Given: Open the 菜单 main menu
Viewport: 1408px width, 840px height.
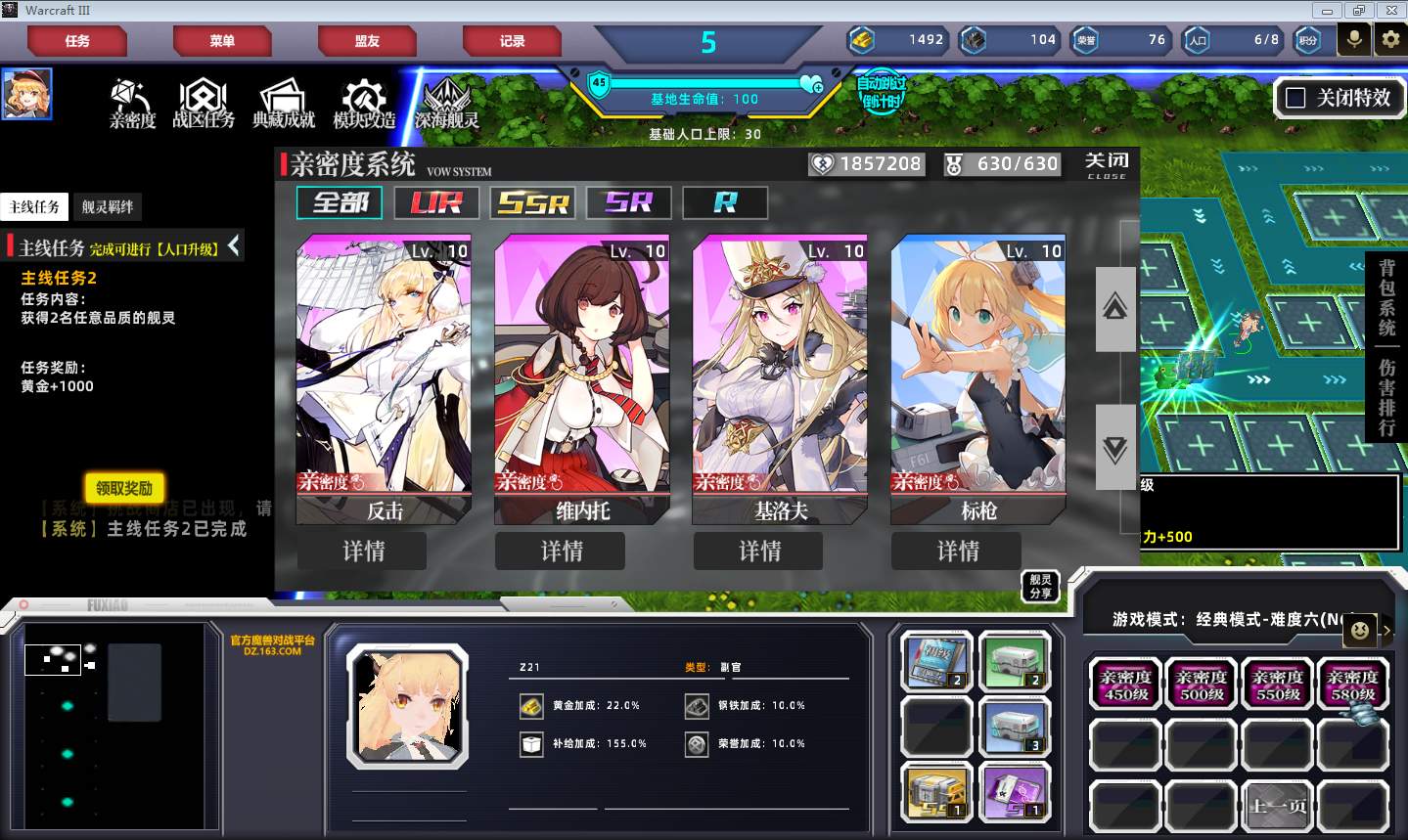Looking at the screenshot, I should (222, 41).
